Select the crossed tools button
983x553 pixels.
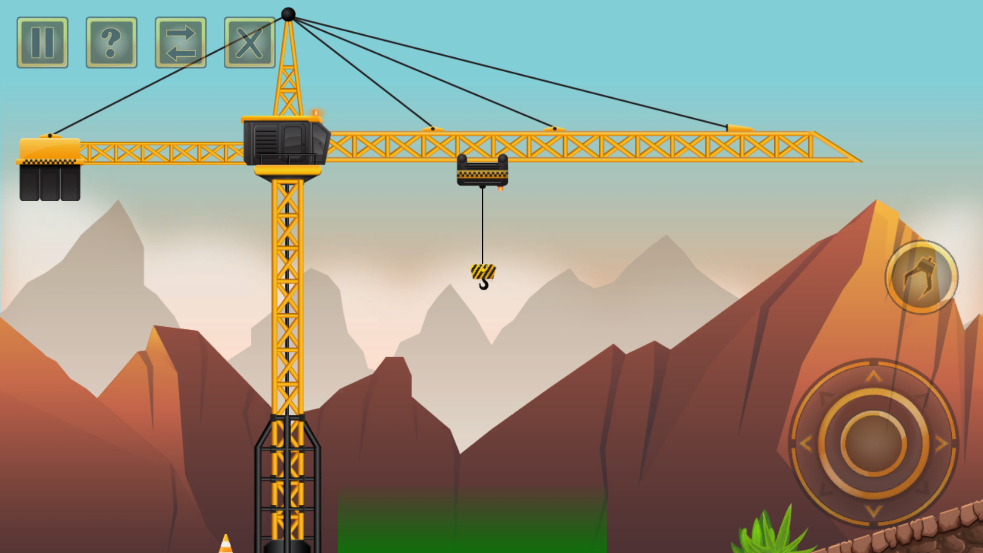coord(249,43)
